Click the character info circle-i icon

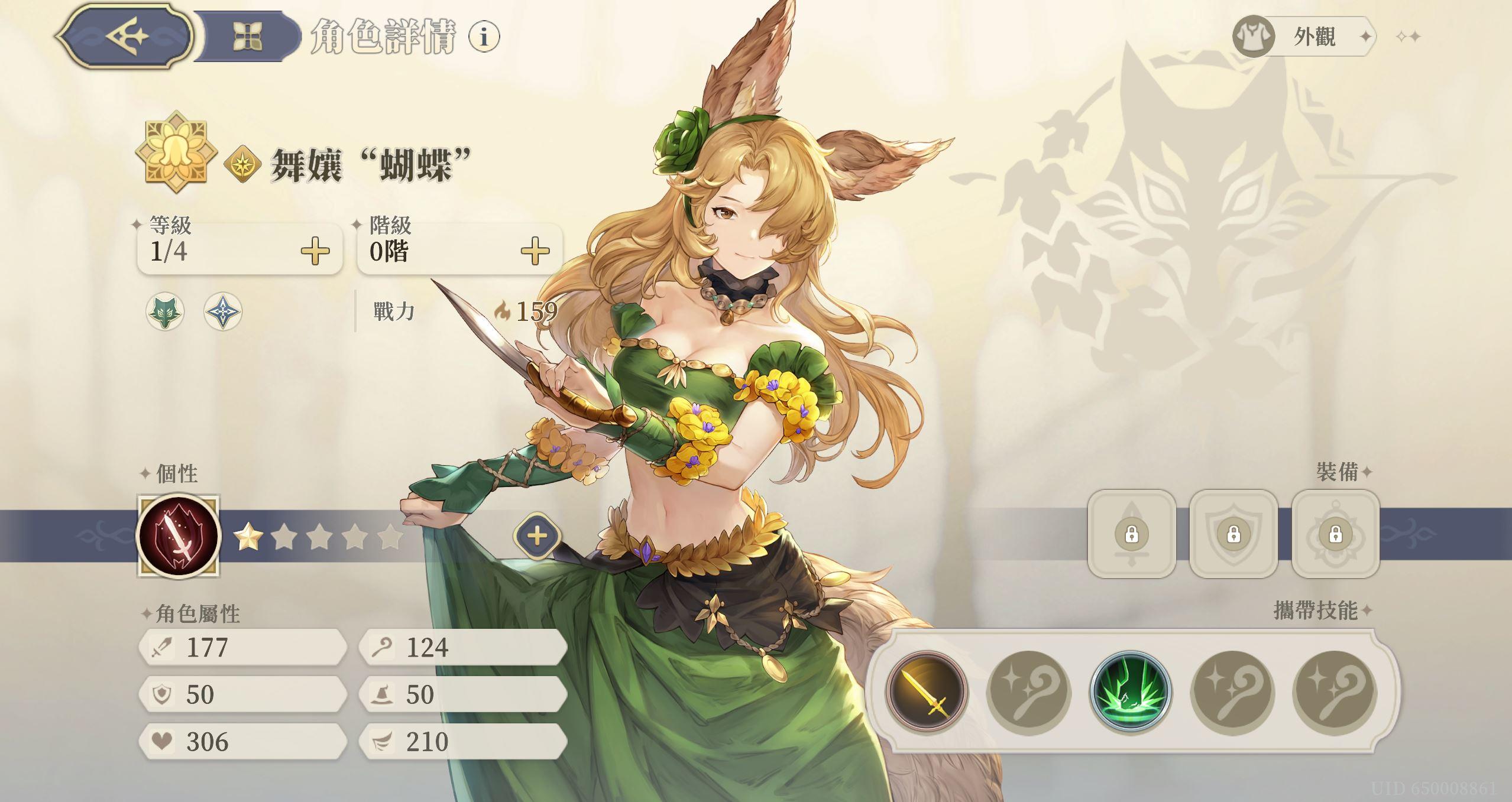483,37
